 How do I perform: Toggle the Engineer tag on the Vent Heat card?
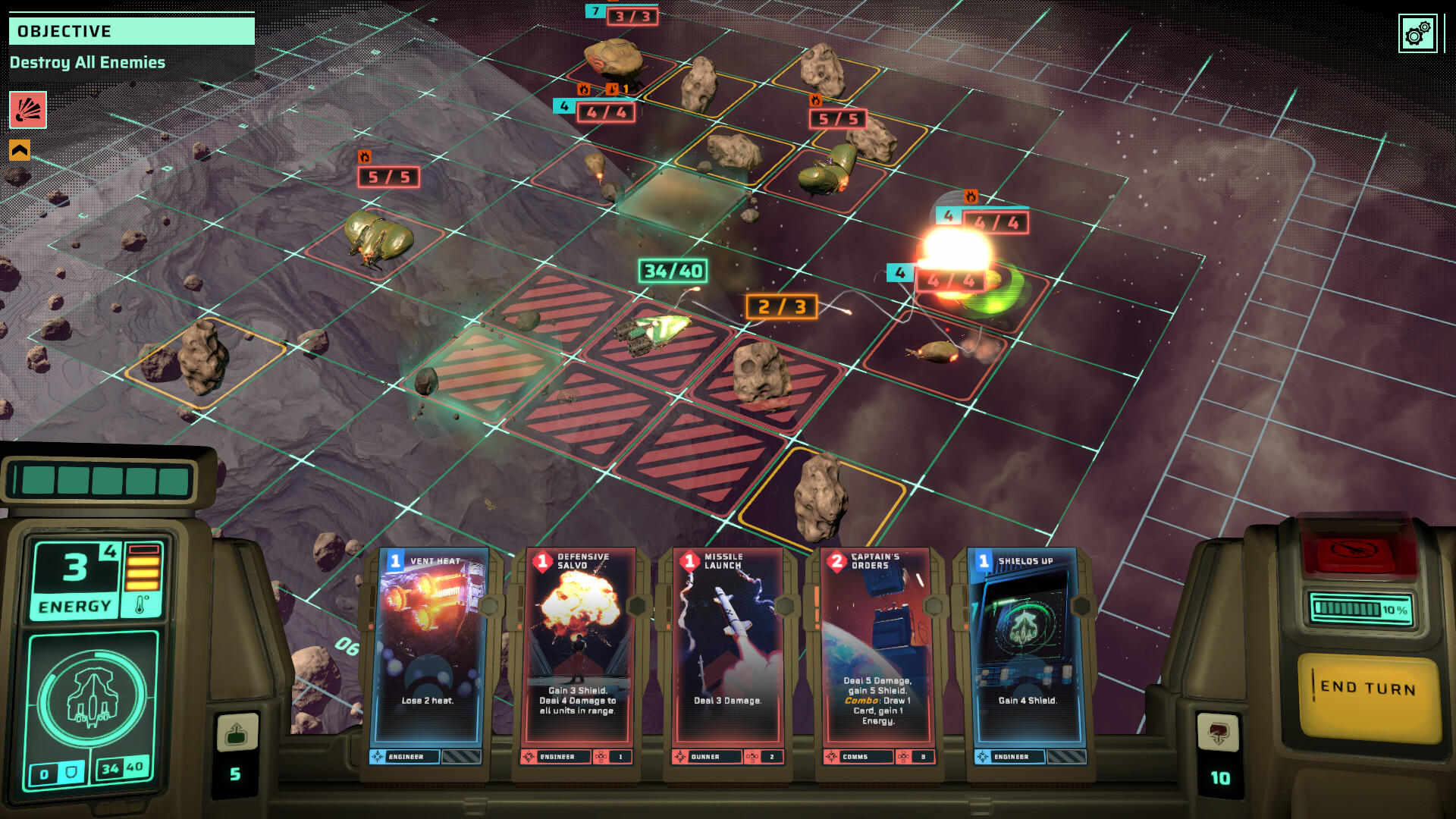tap(406, 756)
